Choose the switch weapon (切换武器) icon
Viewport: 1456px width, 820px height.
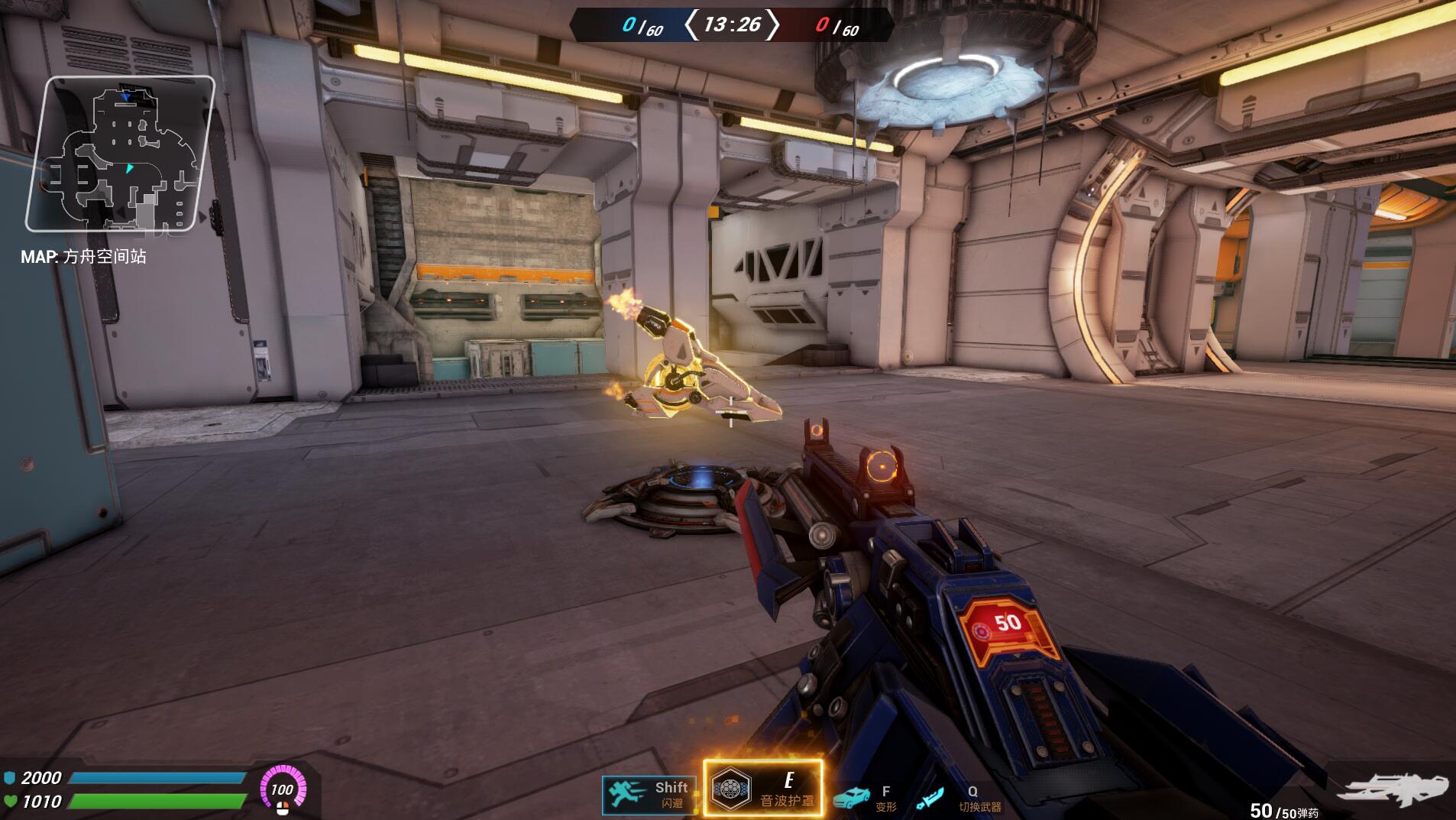[x=930, y=799]
